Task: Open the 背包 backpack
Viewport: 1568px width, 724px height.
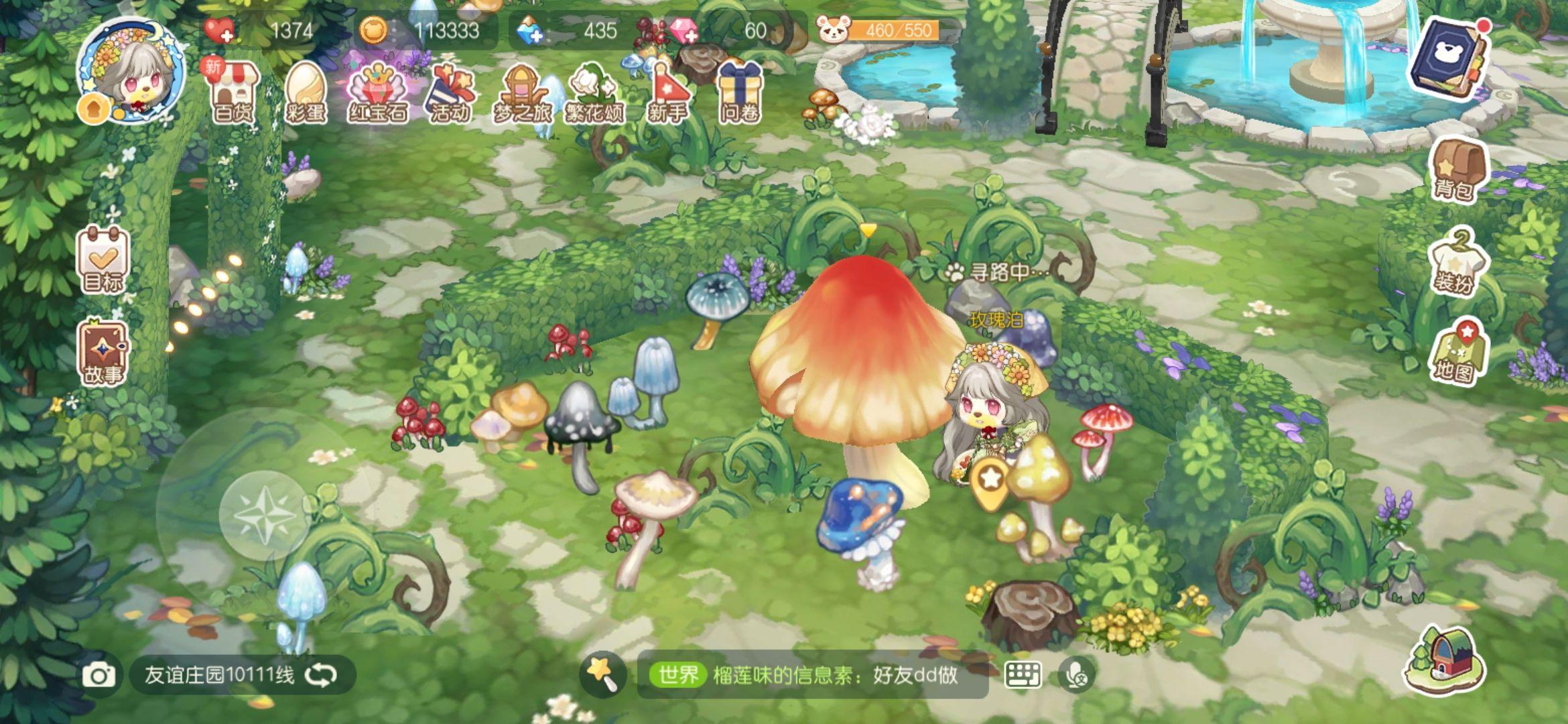Action: pos(1455,169)
